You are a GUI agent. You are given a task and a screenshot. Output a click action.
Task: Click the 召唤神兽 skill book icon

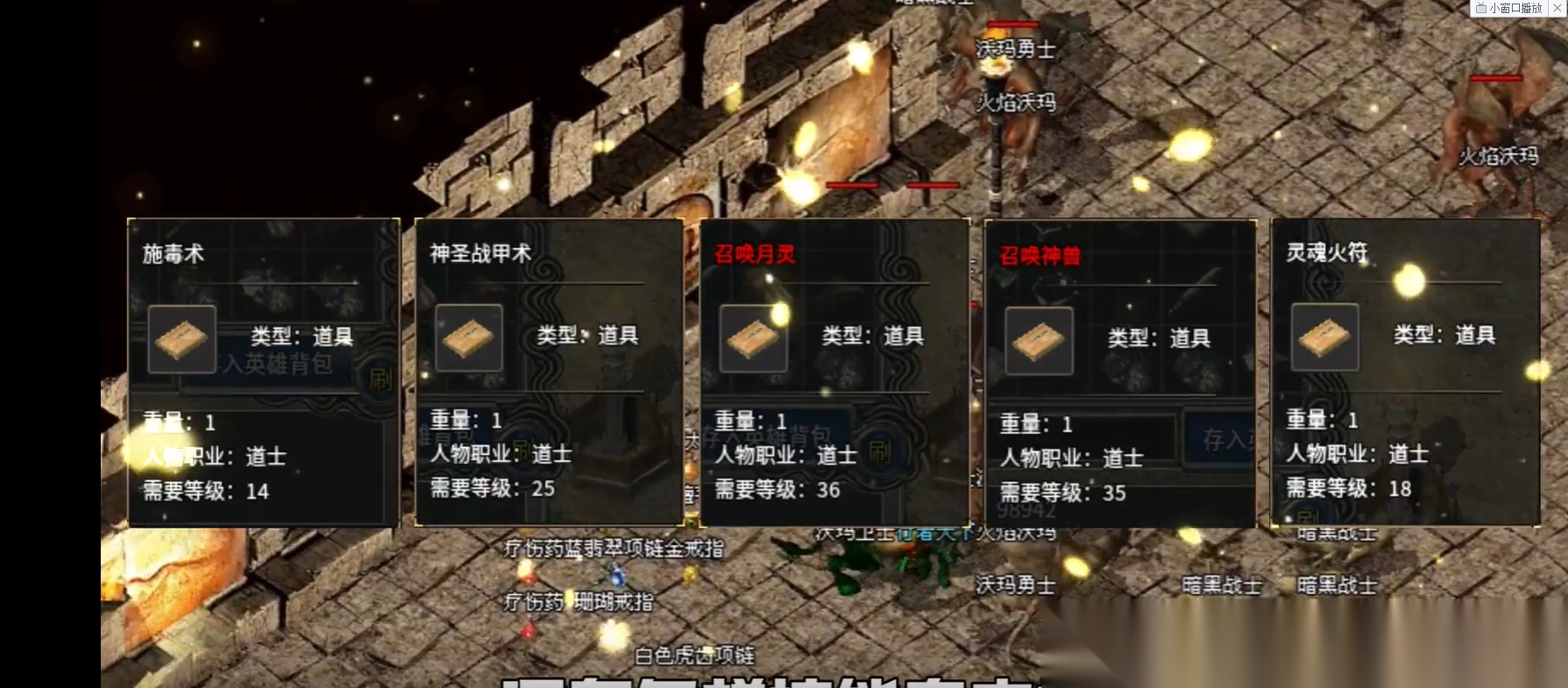coord(1040,342)
